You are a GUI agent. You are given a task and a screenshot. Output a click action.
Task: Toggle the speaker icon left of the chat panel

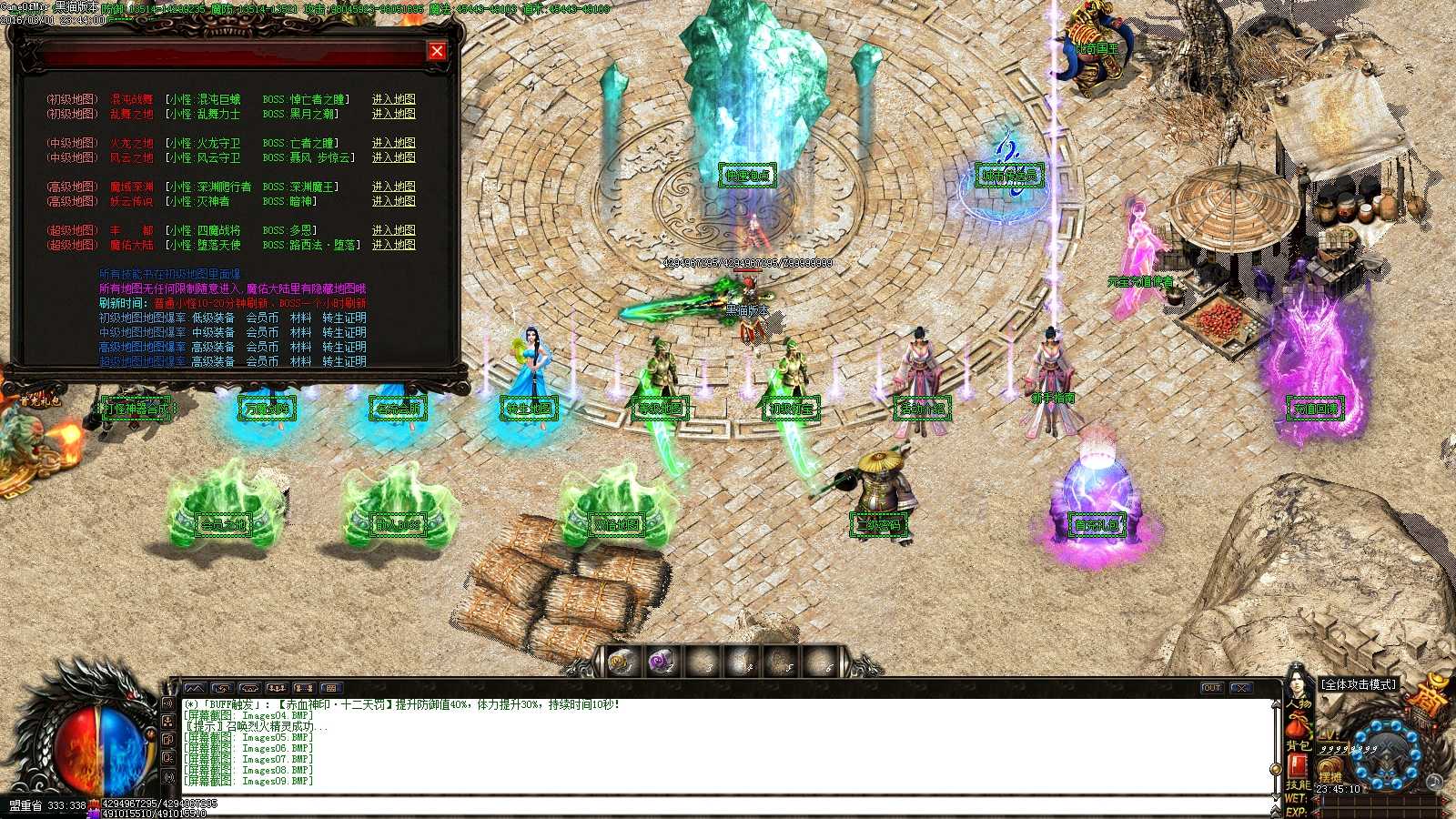pos(168,704)
